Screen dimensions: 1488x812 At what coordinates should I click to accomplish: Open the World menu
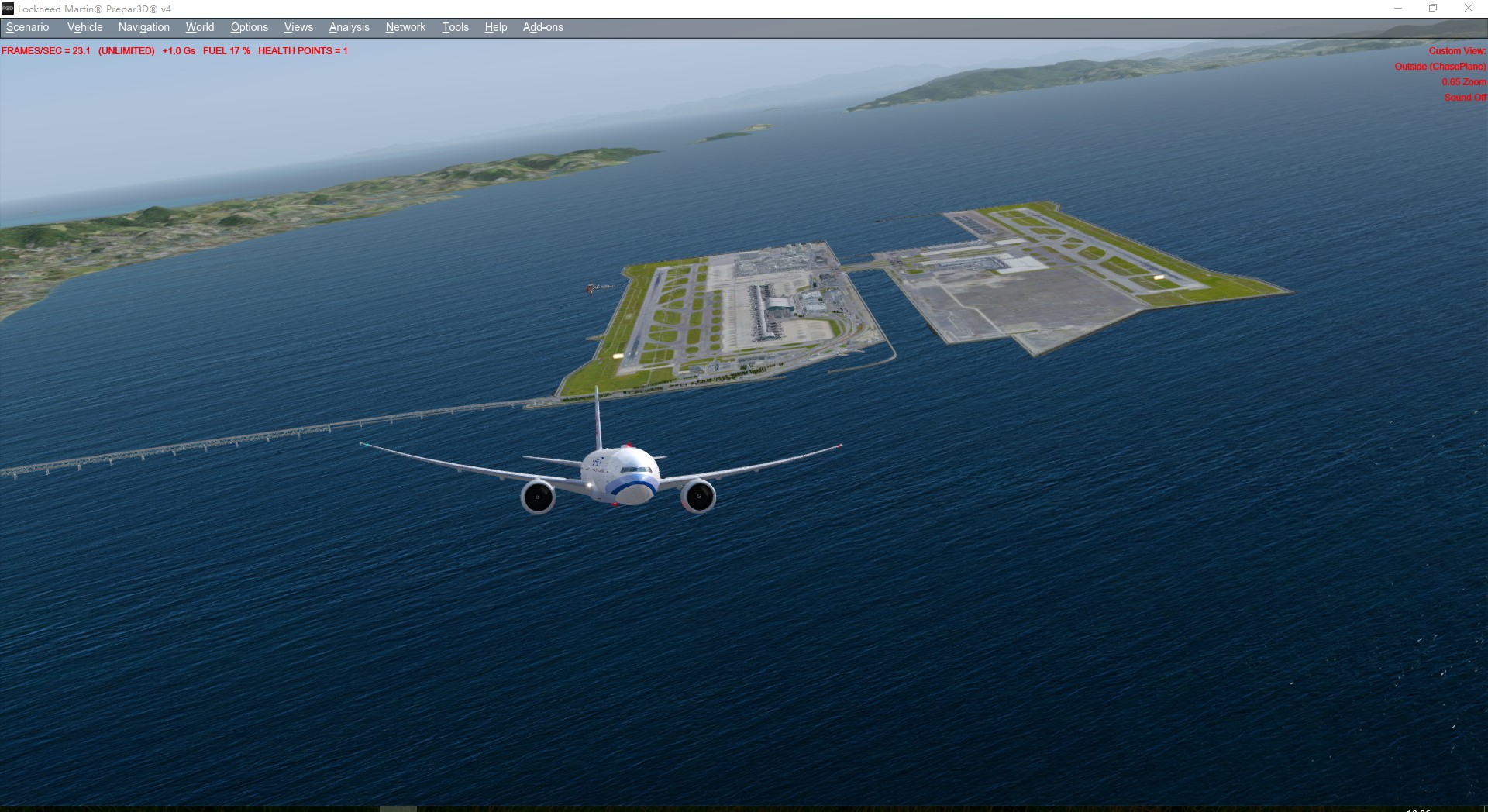pos(199,27)
